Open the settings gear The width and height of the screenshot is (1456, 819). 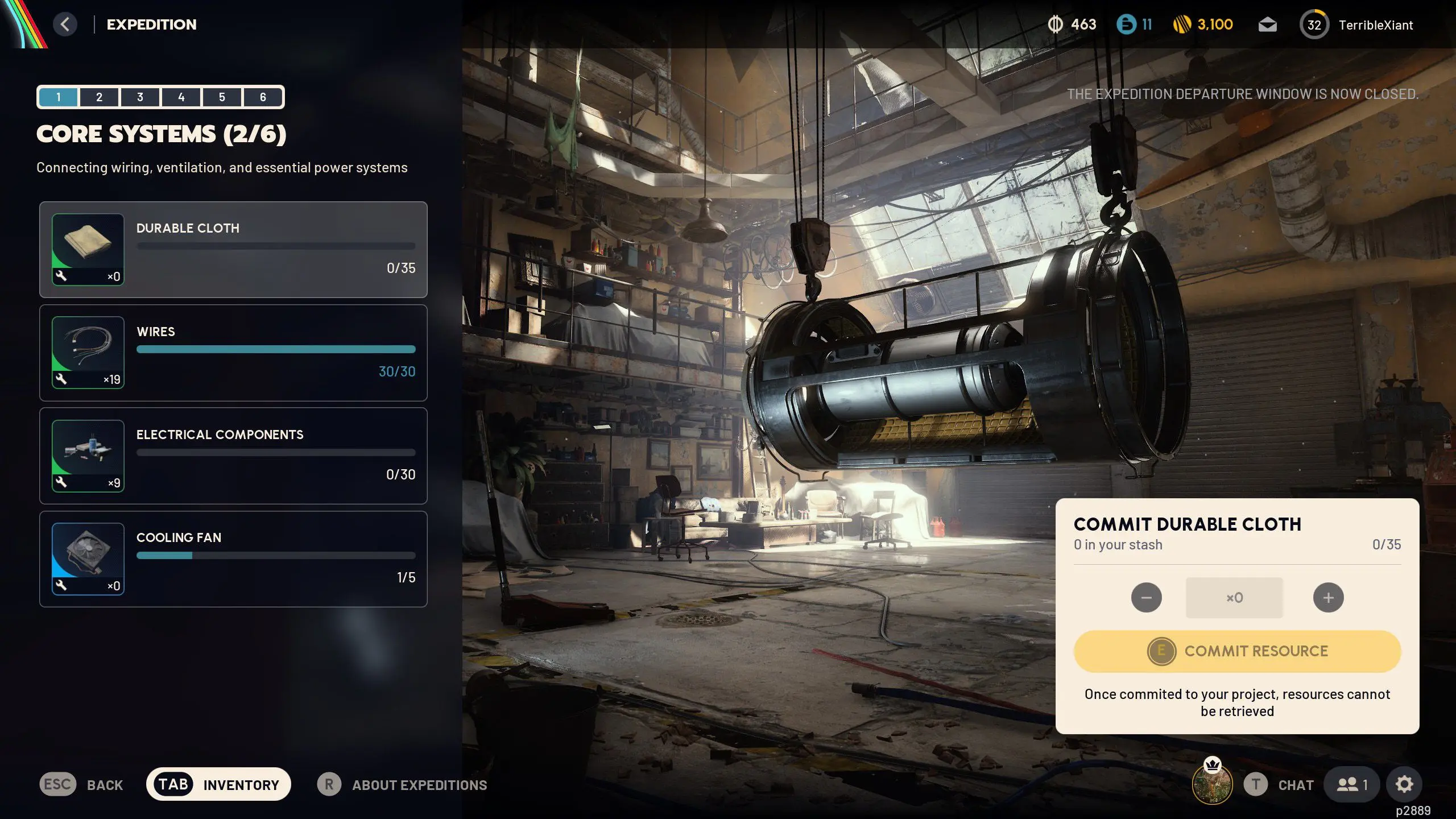click(x=1404, y=784)
